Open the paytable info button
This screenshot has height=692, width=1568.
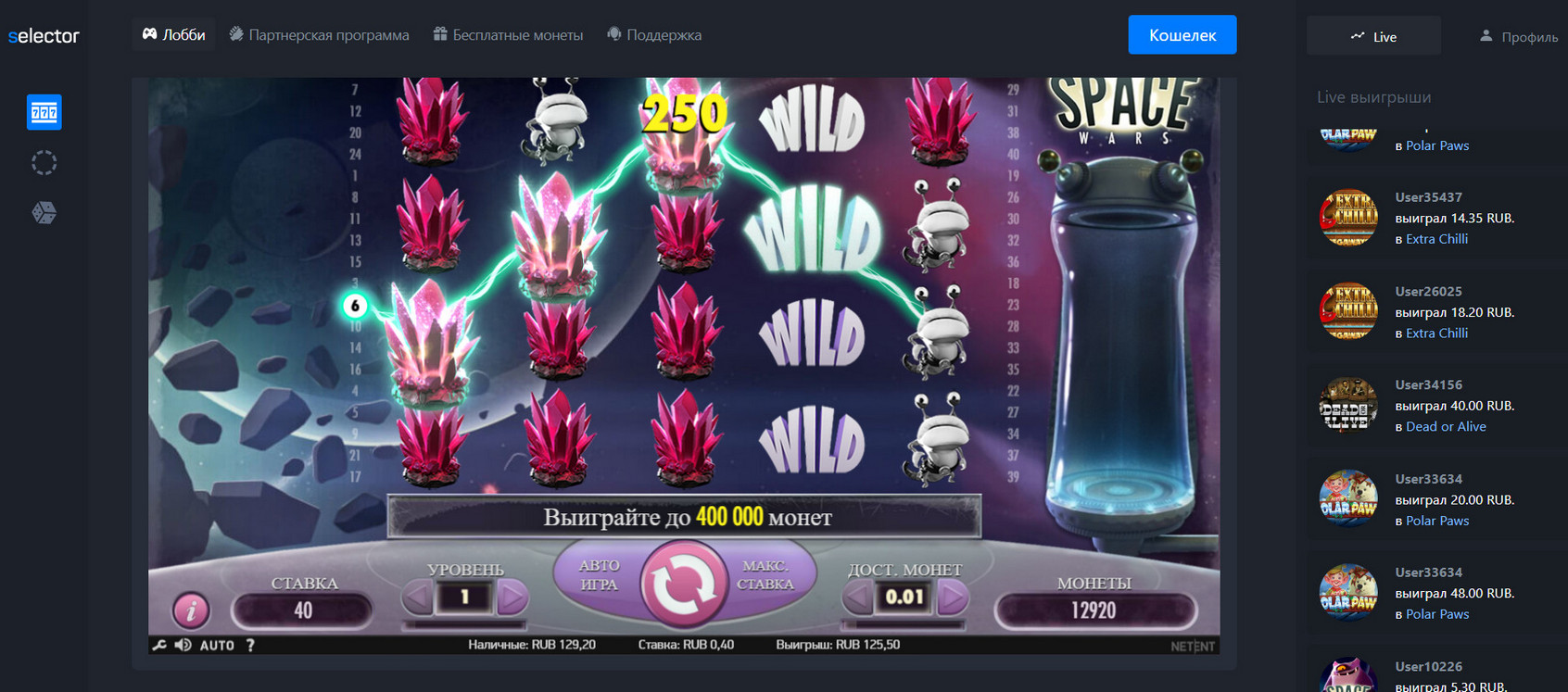coord(191,610)
